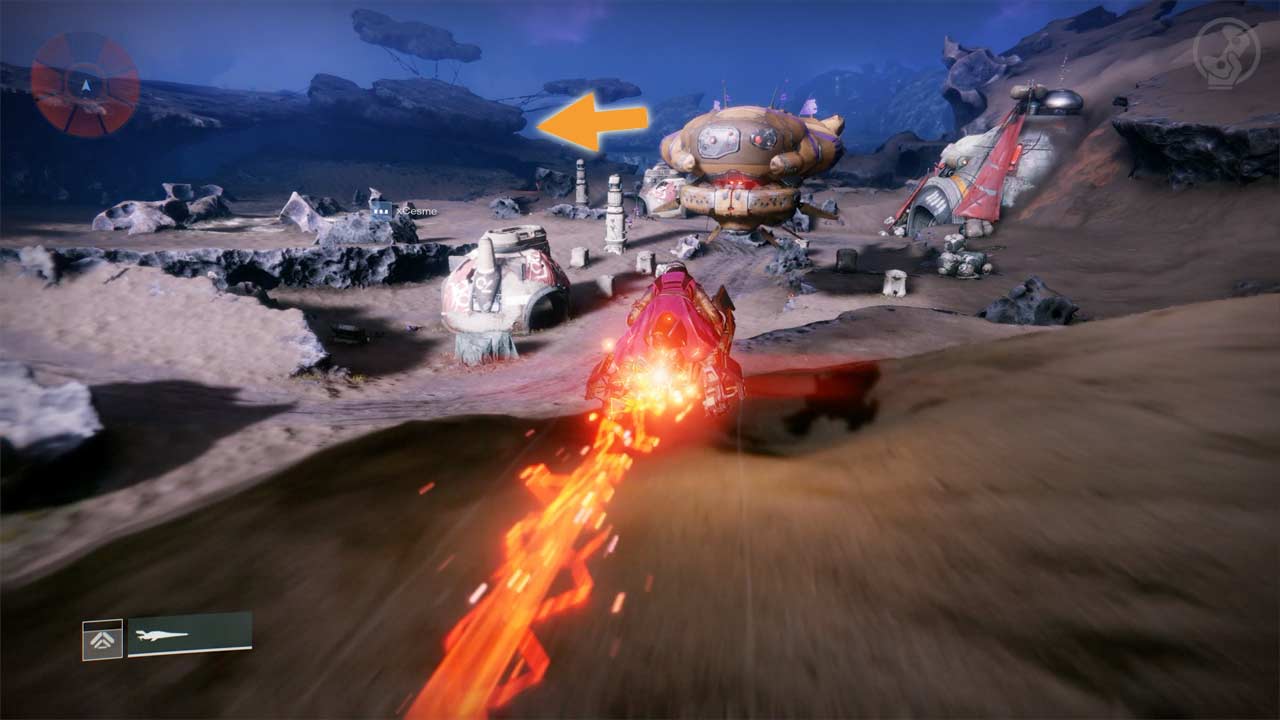Click the circular red radar
Screen dimensions: 1280x720
85,84
